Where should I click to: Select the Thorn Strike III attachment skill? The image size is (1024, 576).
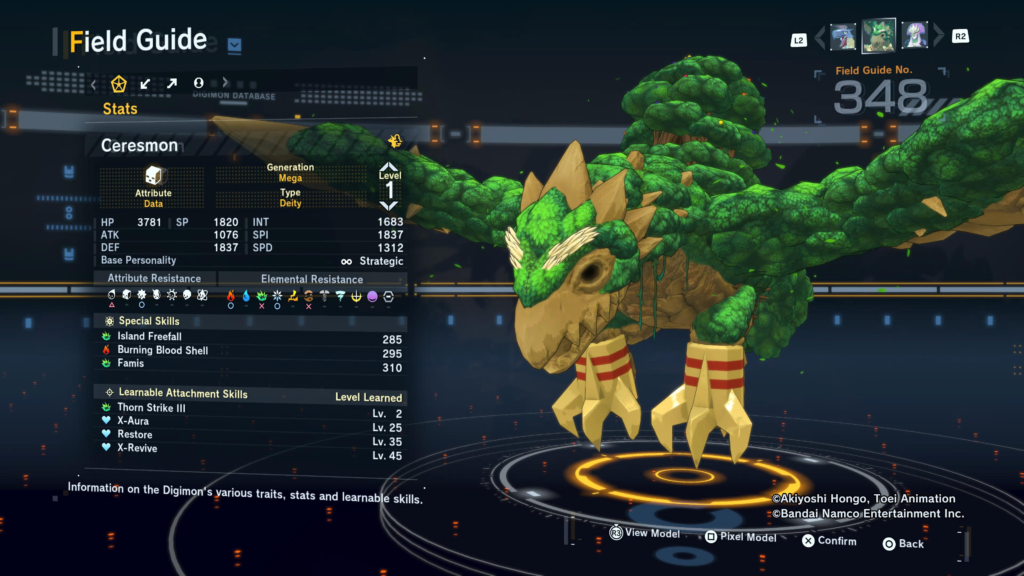tap(250, 408)
